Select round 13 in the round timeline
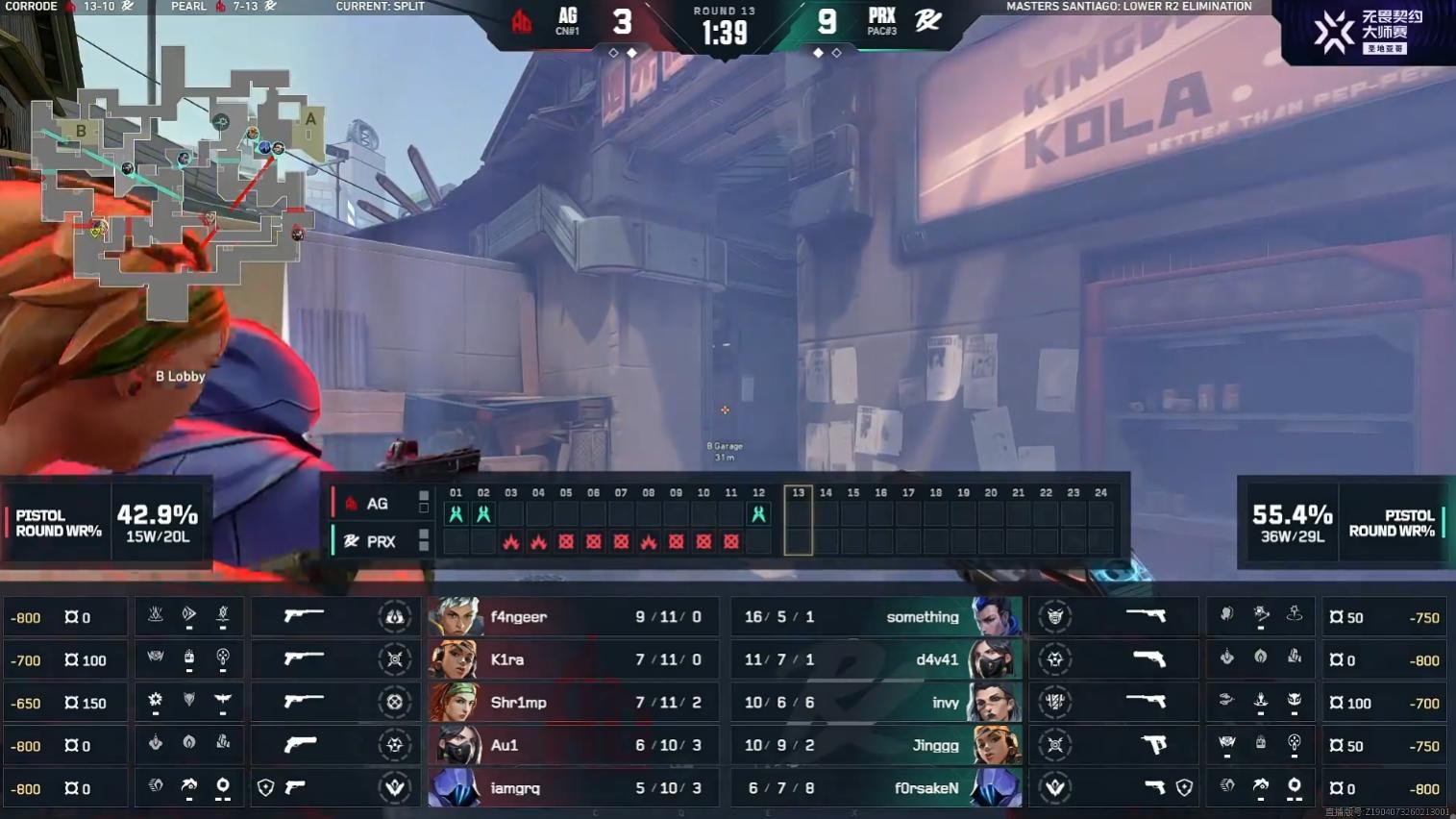The image size is (1456, 819). pyautogui.click(x=798, y=520)
